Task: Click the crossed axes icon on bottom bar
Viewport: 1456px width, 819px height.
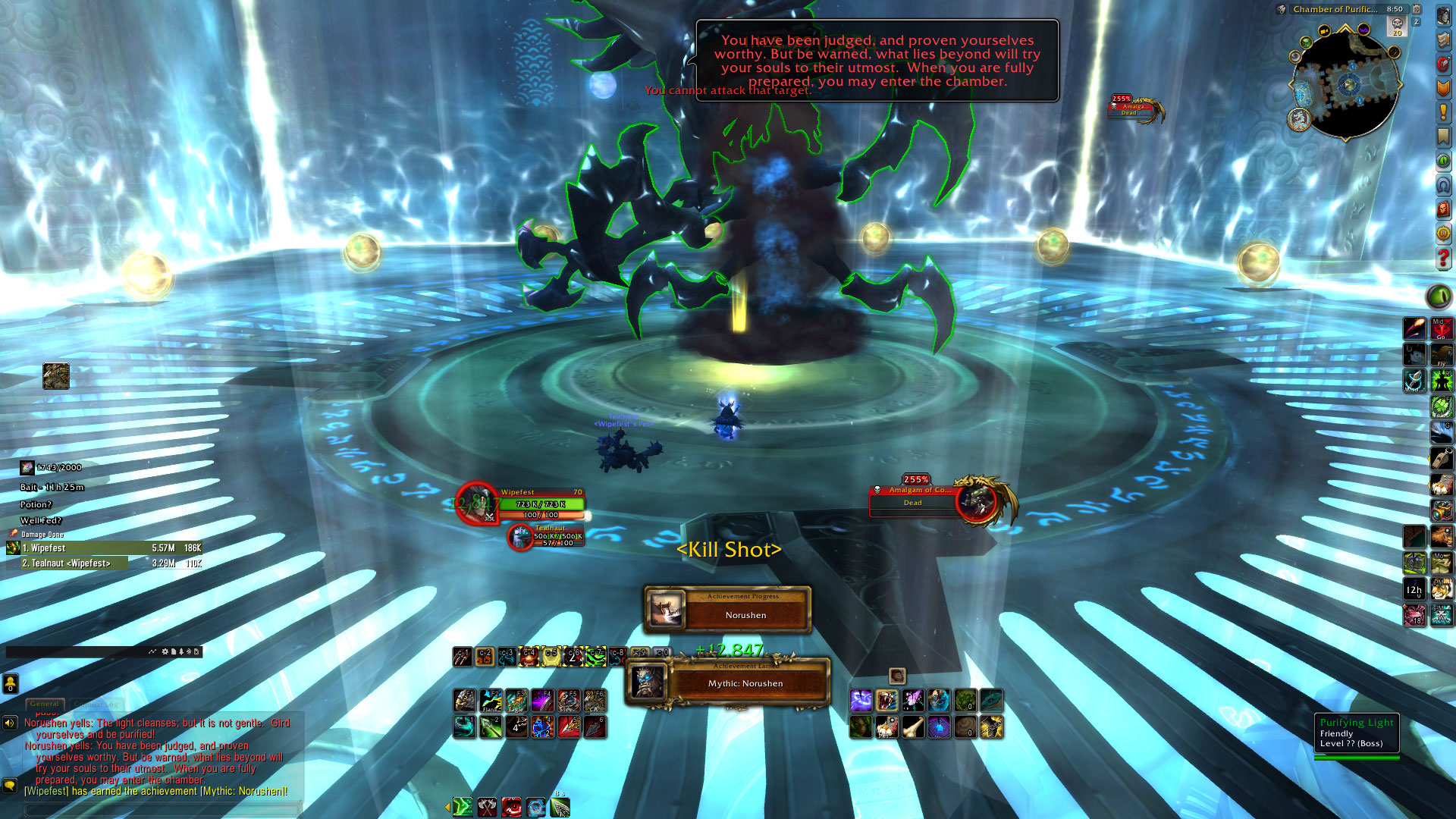Action: [487, 808]
